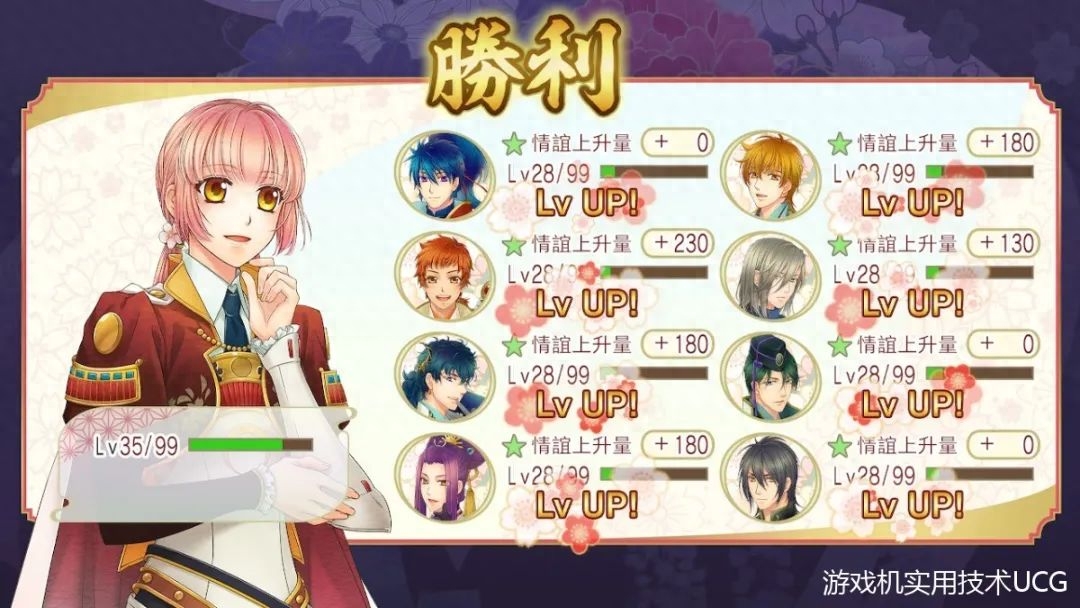1080x608 pixels.
Task: Select the bright blue spiky-haired character portrait
Action: point(445,175)
